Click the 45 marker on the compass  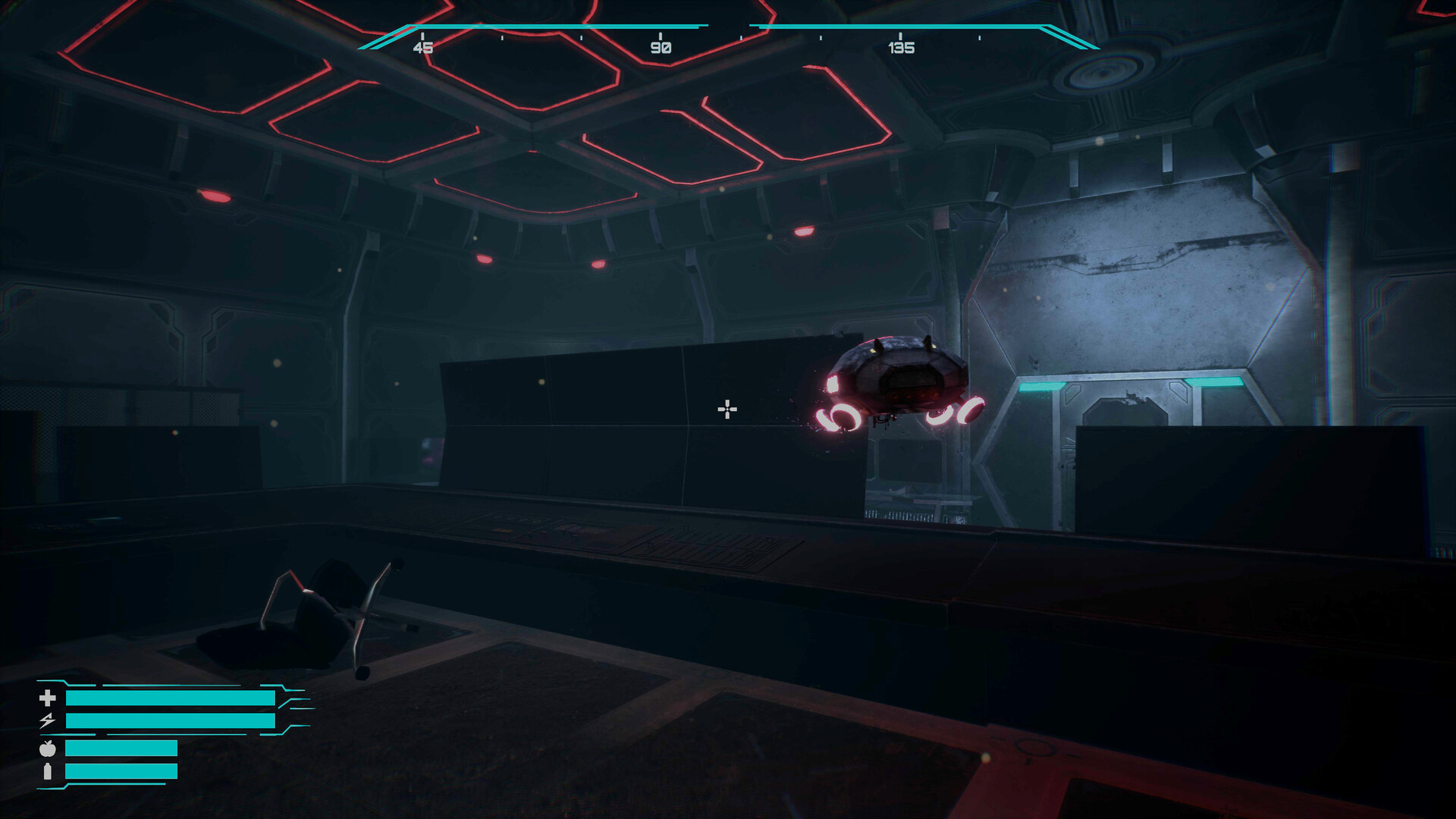(x=424, y=48)
